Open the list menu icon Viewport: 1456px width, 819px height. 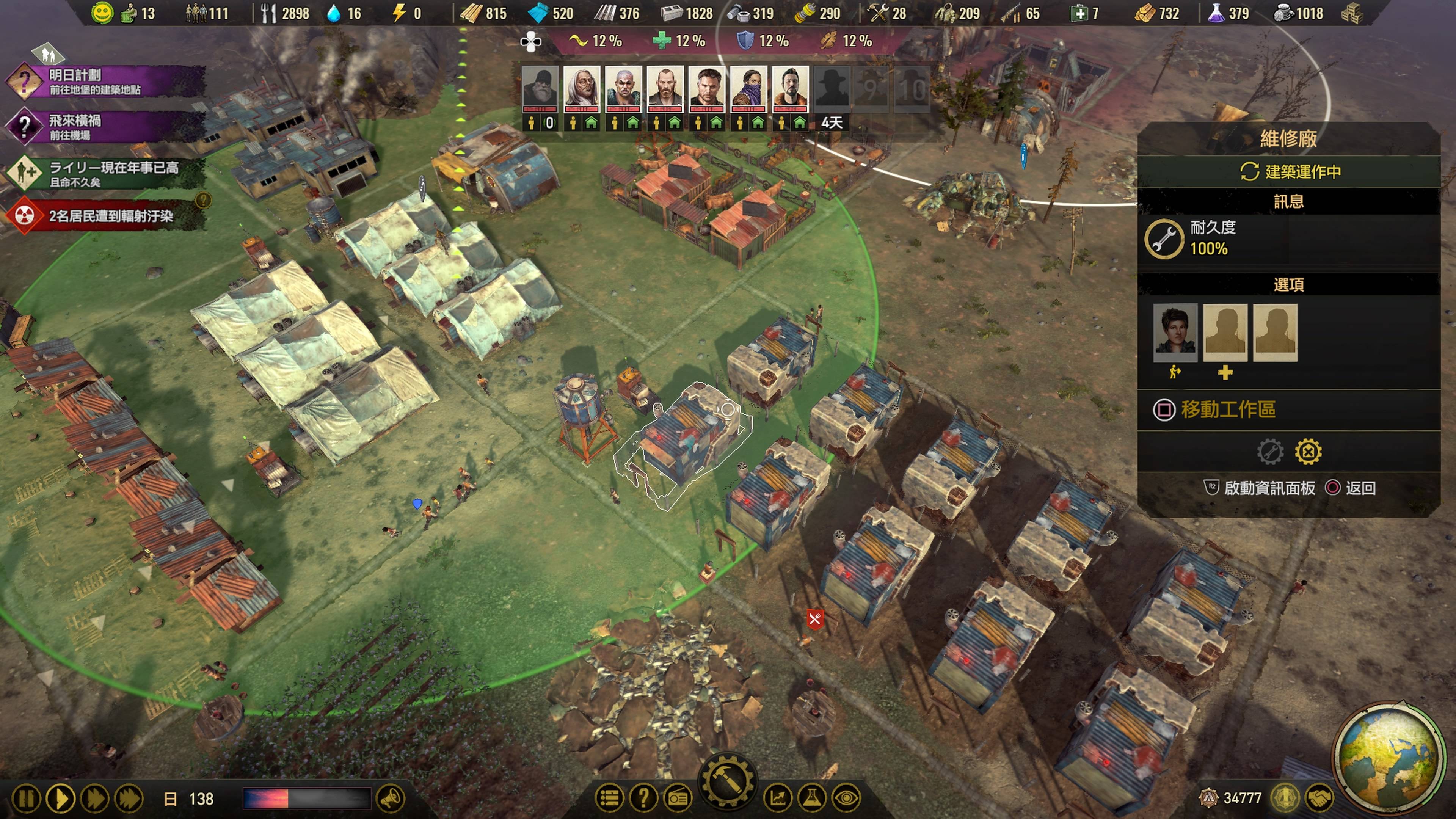609,798
